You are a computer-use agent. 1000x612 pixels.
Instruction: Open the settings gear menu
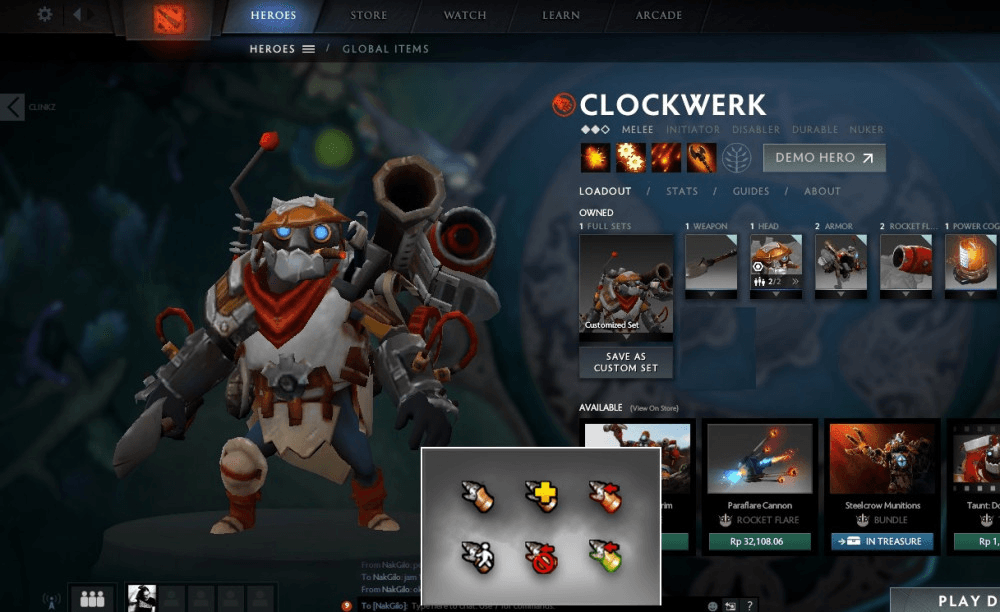[x=44, y=15]
